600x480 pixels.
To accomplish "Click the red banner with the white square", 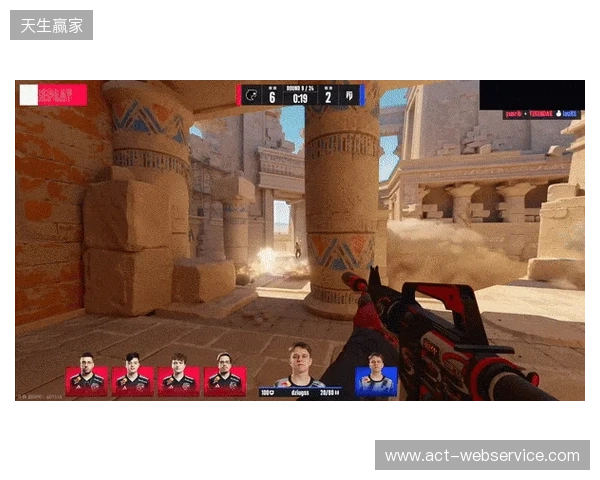I will [x=53, y=95].
